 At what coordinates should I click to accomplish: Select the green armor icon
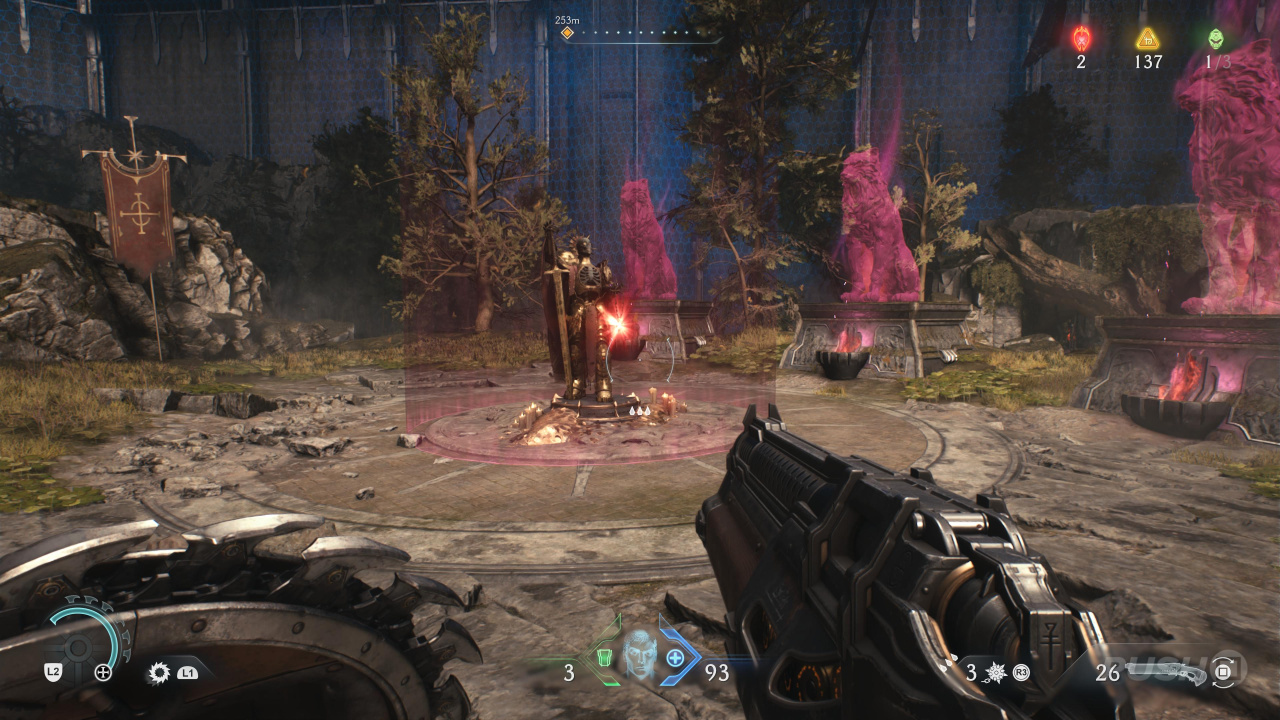[603, 657]
